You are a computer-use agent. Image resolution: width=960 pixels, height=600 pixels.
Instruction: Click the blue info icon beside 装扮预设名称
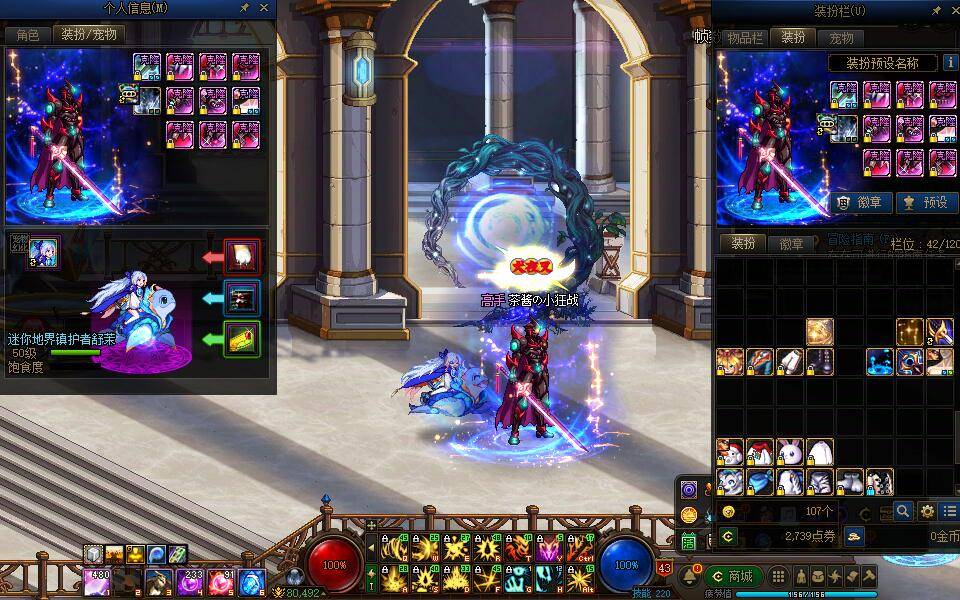click(x=949, y=62)
